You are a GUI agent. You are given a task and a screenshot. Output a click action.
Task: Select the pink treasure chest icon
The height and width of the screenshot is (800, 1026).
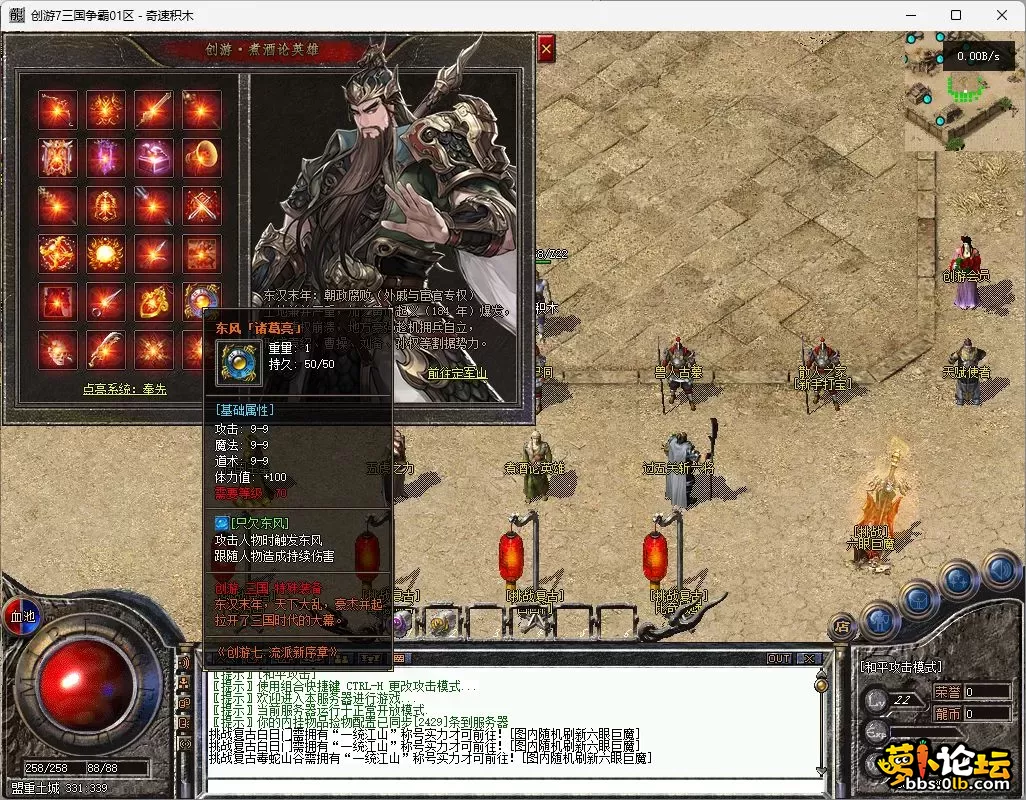coord(154,156)
